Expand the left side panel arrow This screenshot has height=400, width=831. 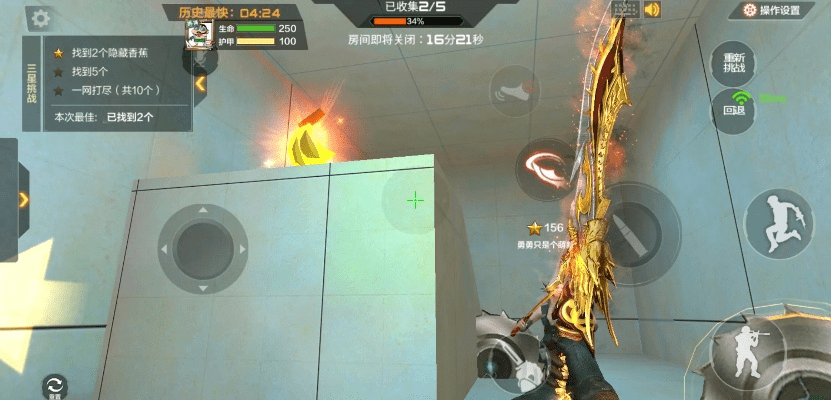point(22,199)
